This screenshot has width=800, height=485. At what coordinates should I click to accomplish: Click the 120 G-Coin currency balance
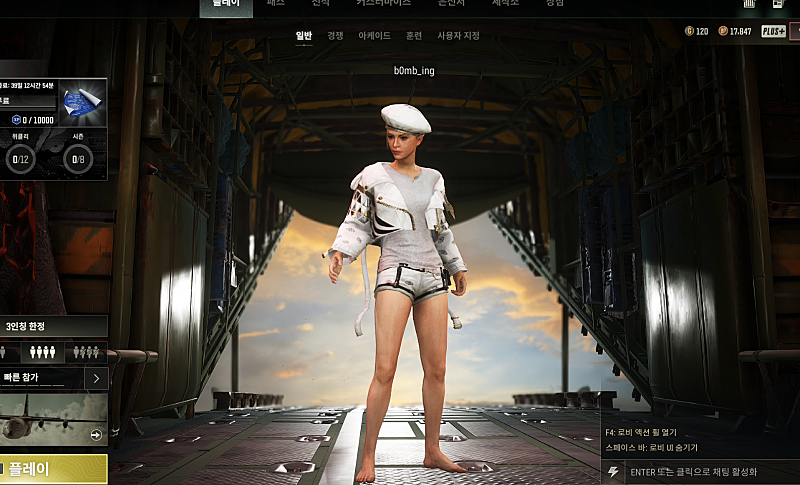(697, 31)
